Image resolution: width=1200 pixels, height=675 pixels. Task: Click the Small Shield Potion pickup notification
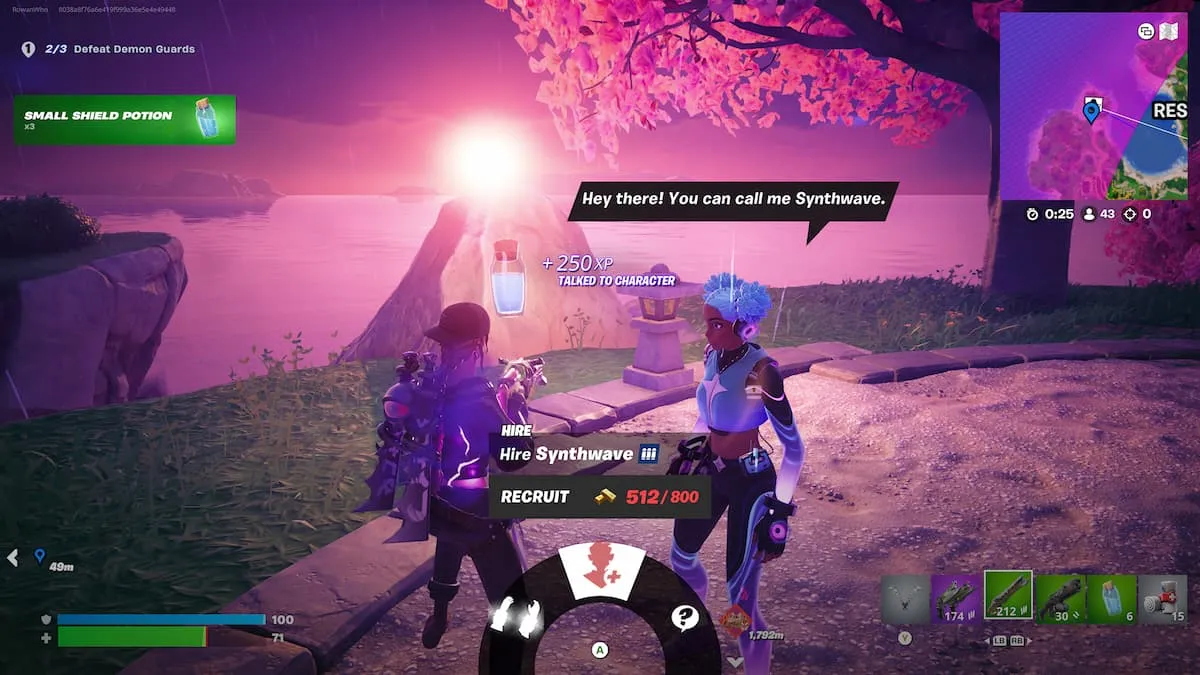pos(125,120)
